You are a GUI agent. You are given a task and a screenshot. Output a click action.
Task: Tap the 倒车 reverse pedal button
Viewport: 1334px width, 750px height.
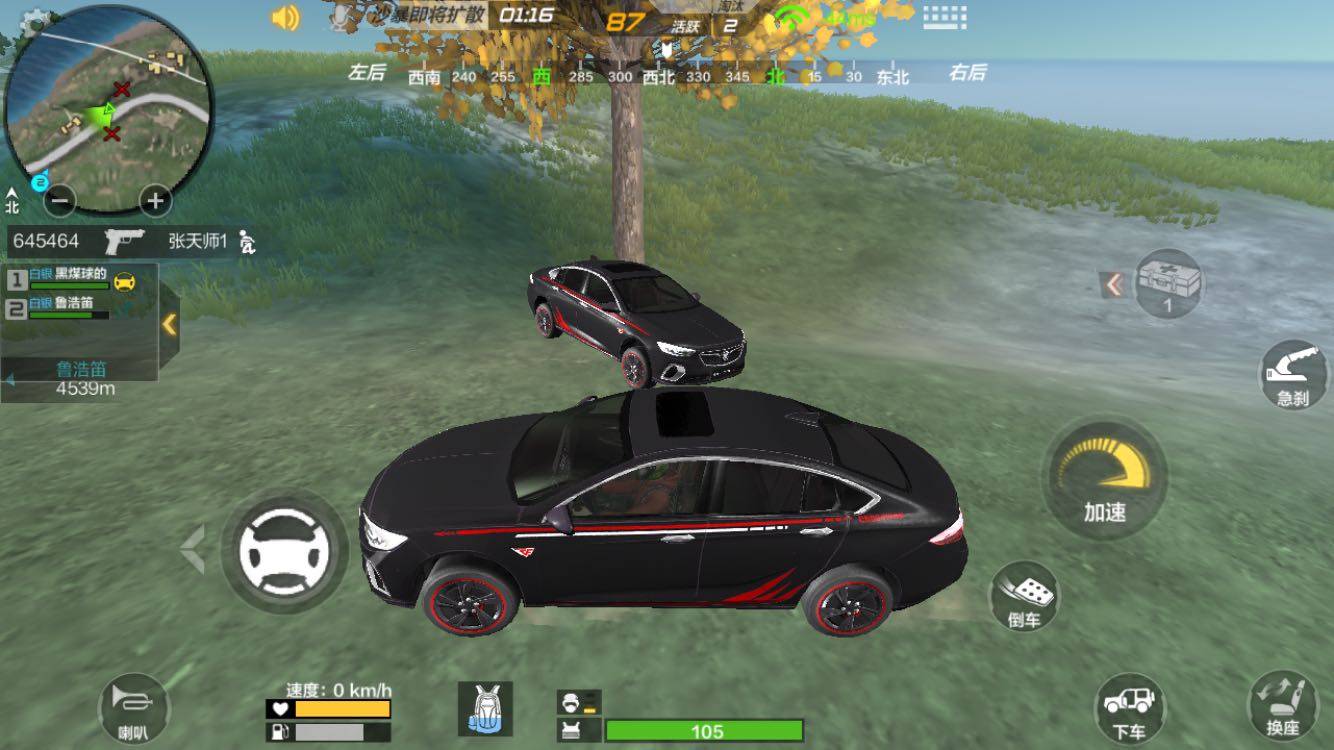pyautogui.click(x=1024, y=597)
